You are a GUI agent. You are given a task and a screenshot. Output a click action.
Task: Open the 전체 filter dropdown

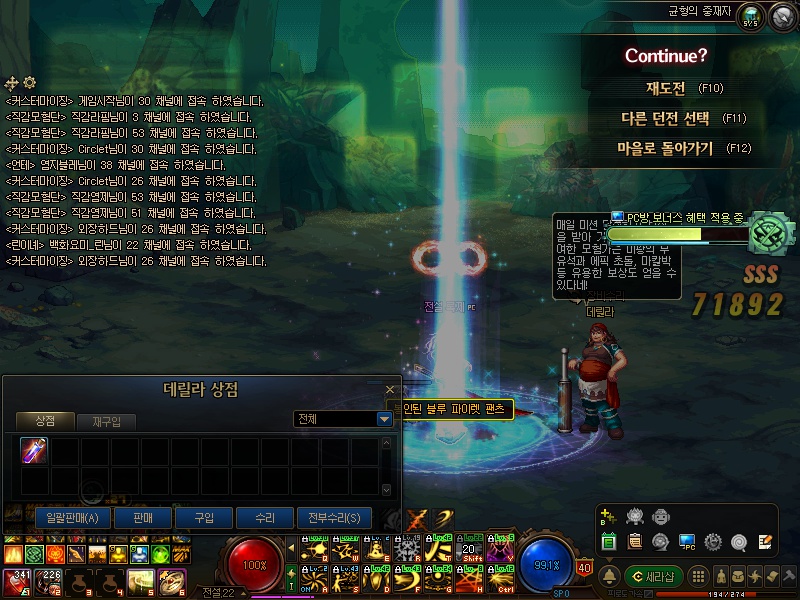(384, 419)
